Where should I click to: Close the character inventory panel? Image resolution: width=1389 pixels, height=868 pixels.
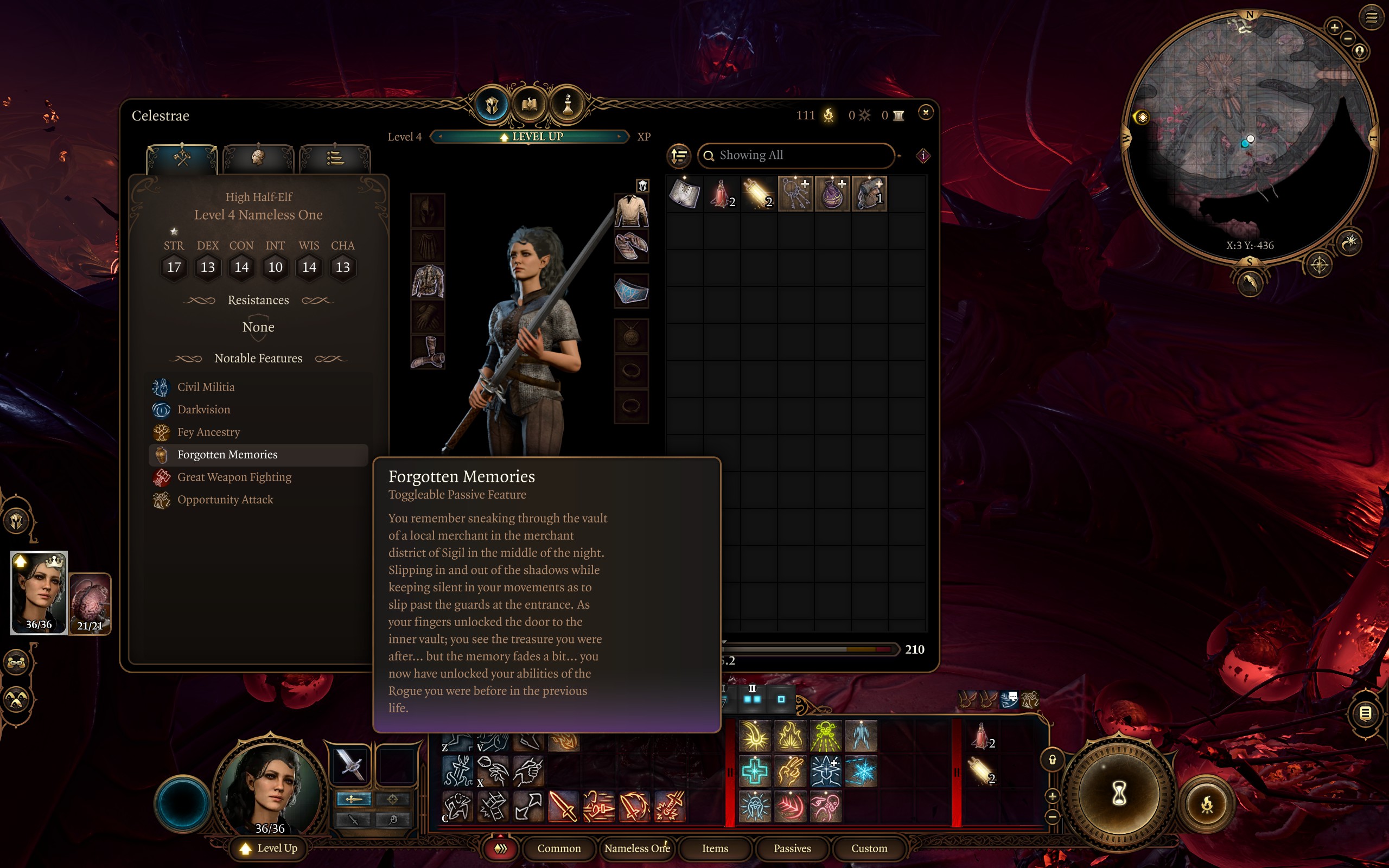925,112
